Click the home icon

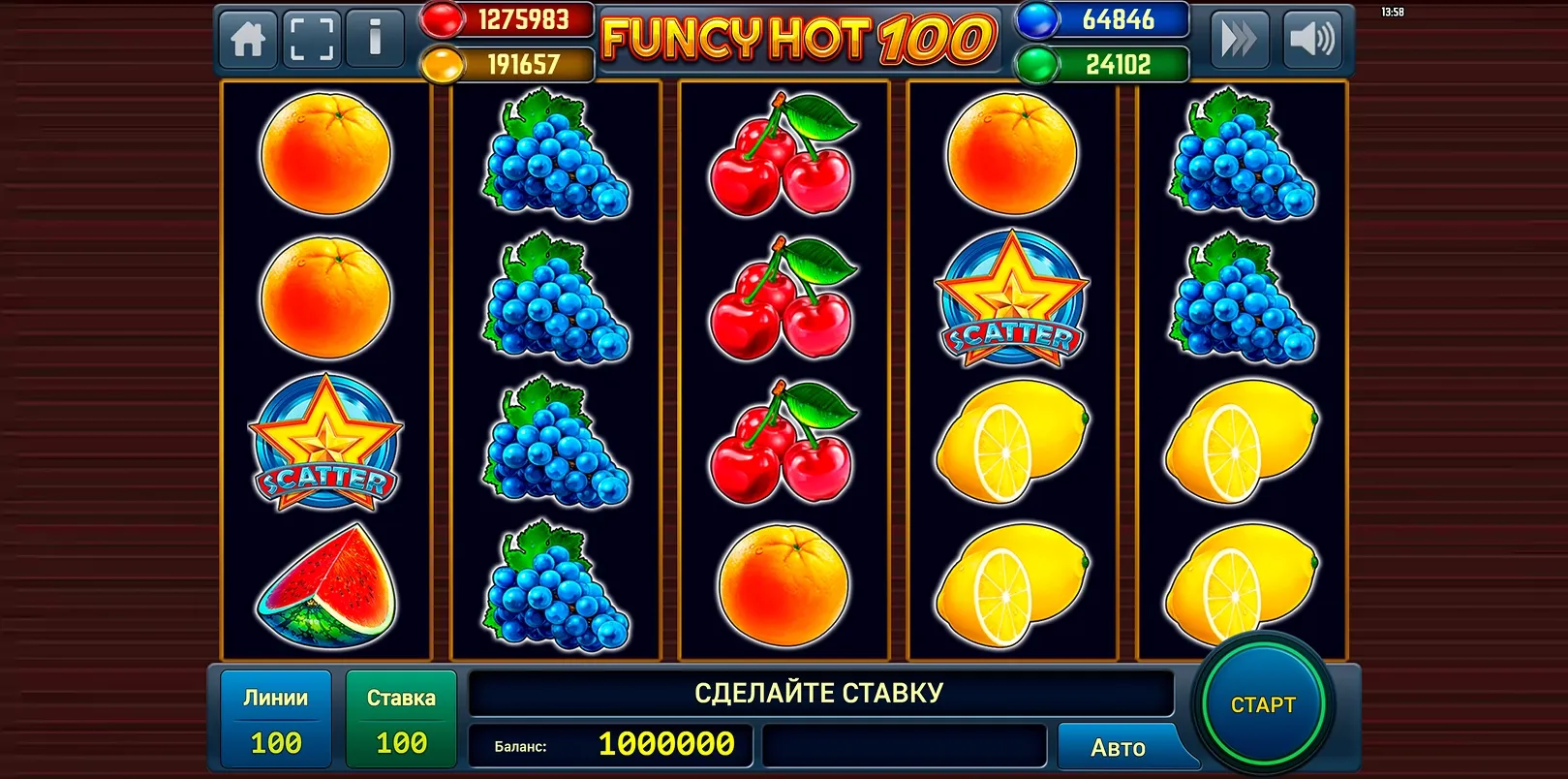coord(248,39)
